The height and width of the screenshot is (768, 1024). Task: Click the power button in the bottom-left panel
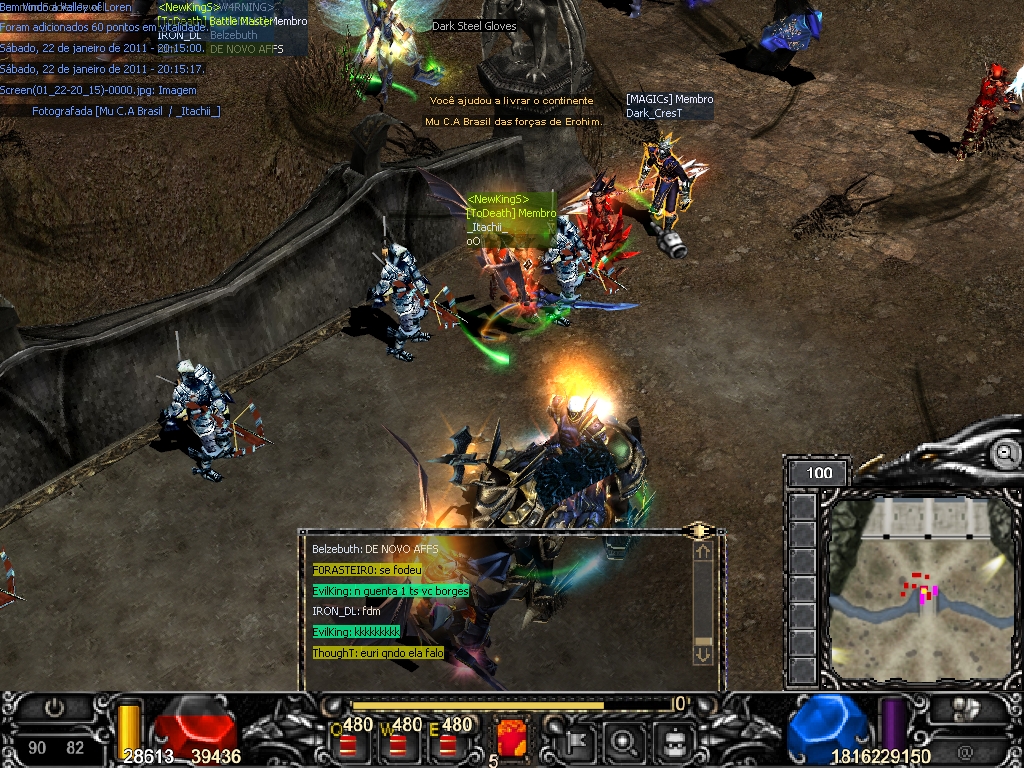click(55, 708)
